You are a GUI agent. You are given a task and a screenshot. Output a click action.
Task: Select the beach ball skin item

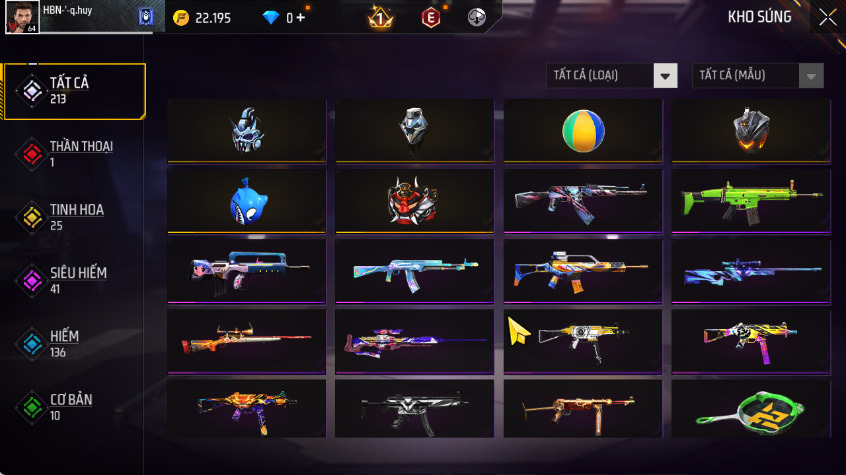pyautogui.click(x=582, y=129)
